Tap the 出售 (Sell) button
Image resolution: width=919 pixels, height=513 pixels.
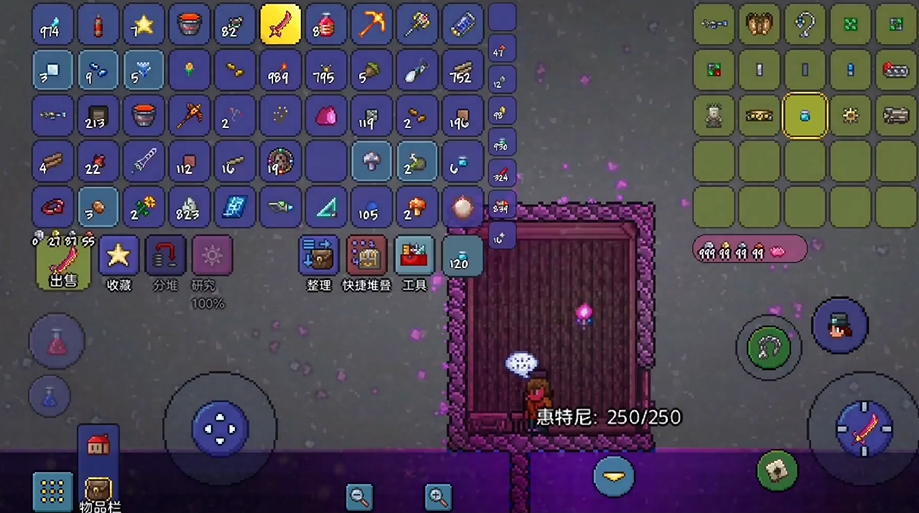point(64,262)
